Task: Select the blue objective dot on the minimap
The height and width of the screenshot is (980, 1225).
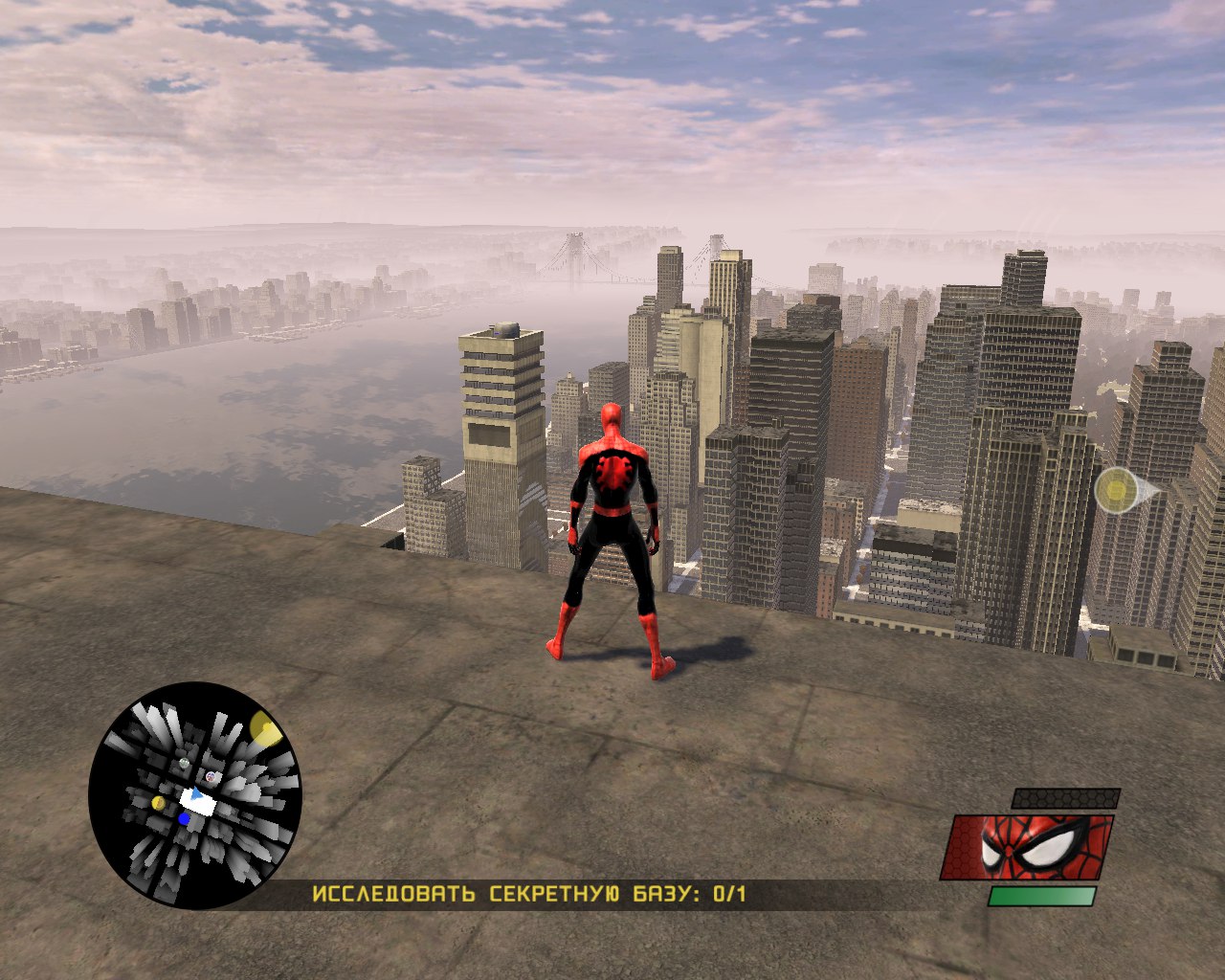Action: tap(184, 818)
